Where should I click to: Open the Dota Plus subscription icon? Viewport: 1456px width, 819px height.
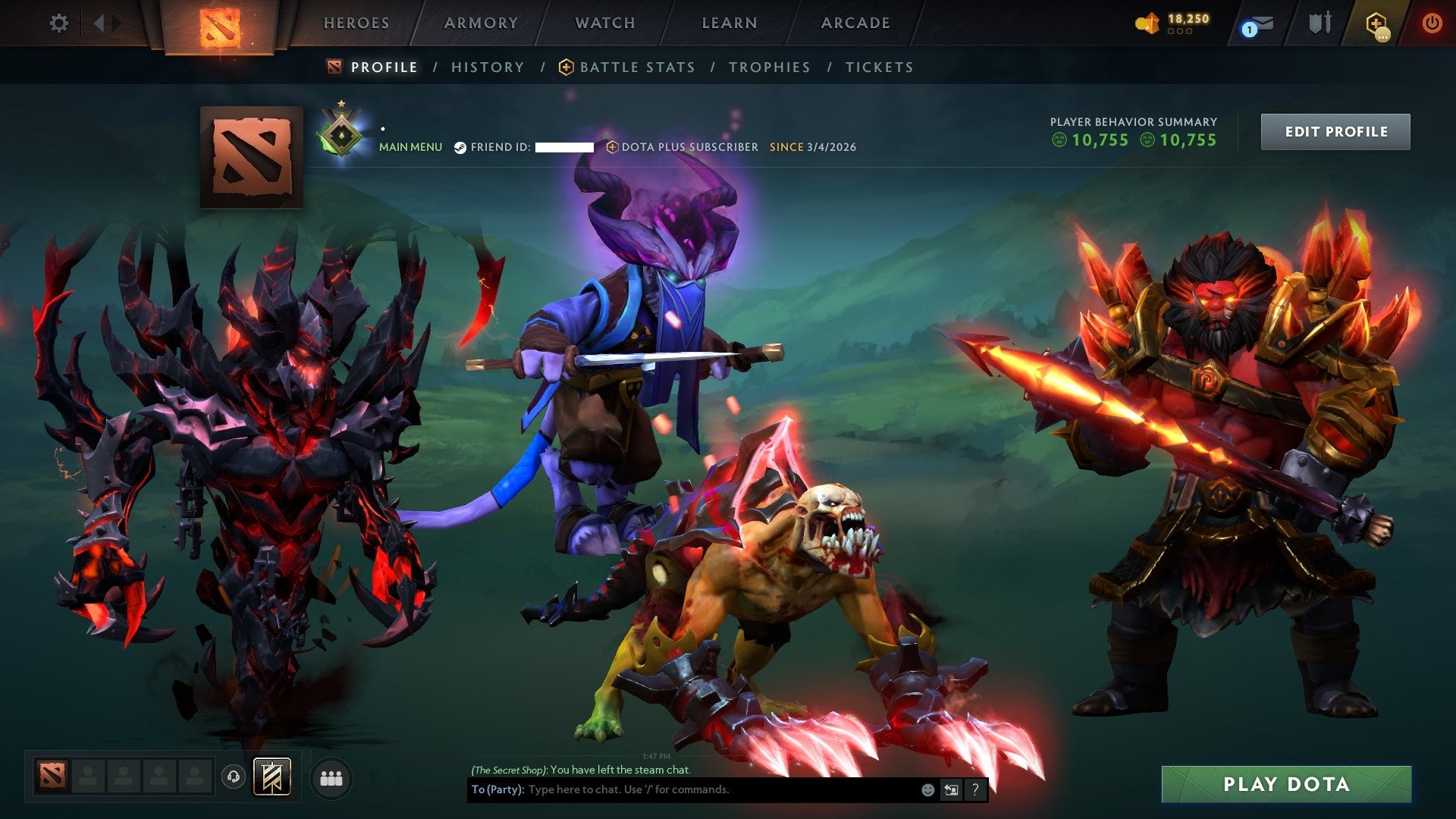1376,23
